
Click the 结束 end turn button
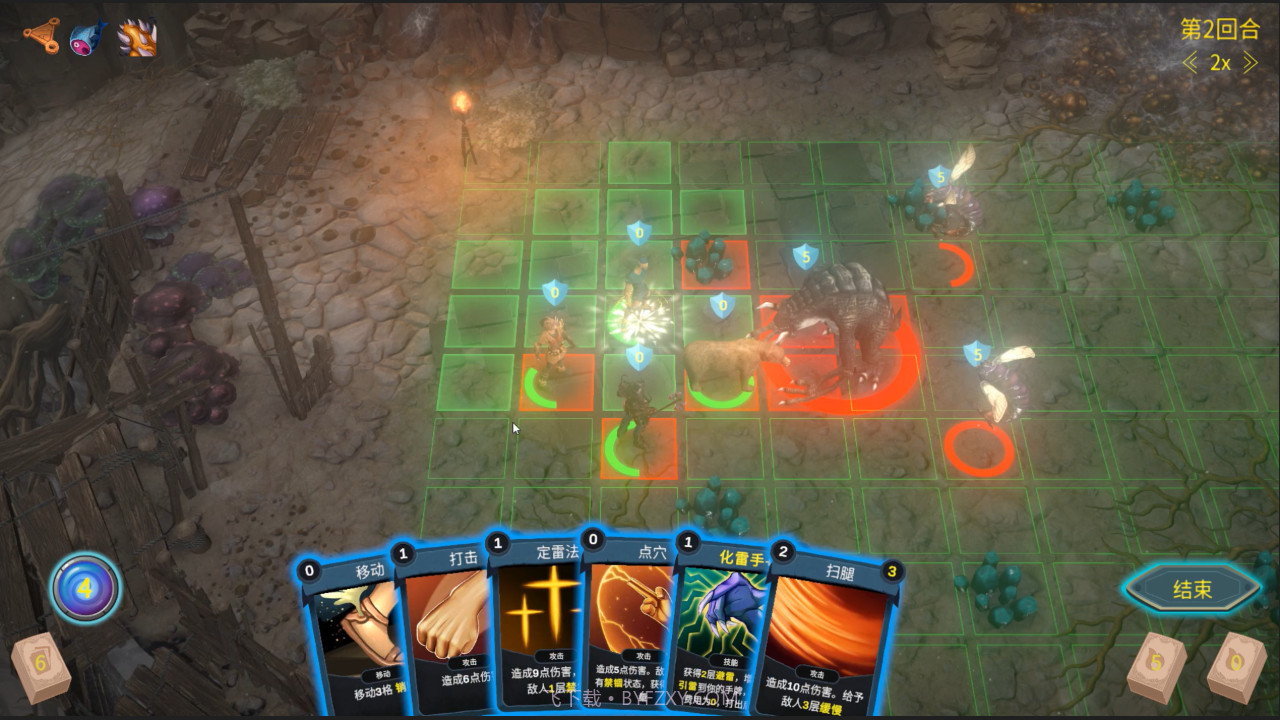tap(1192, 589)
